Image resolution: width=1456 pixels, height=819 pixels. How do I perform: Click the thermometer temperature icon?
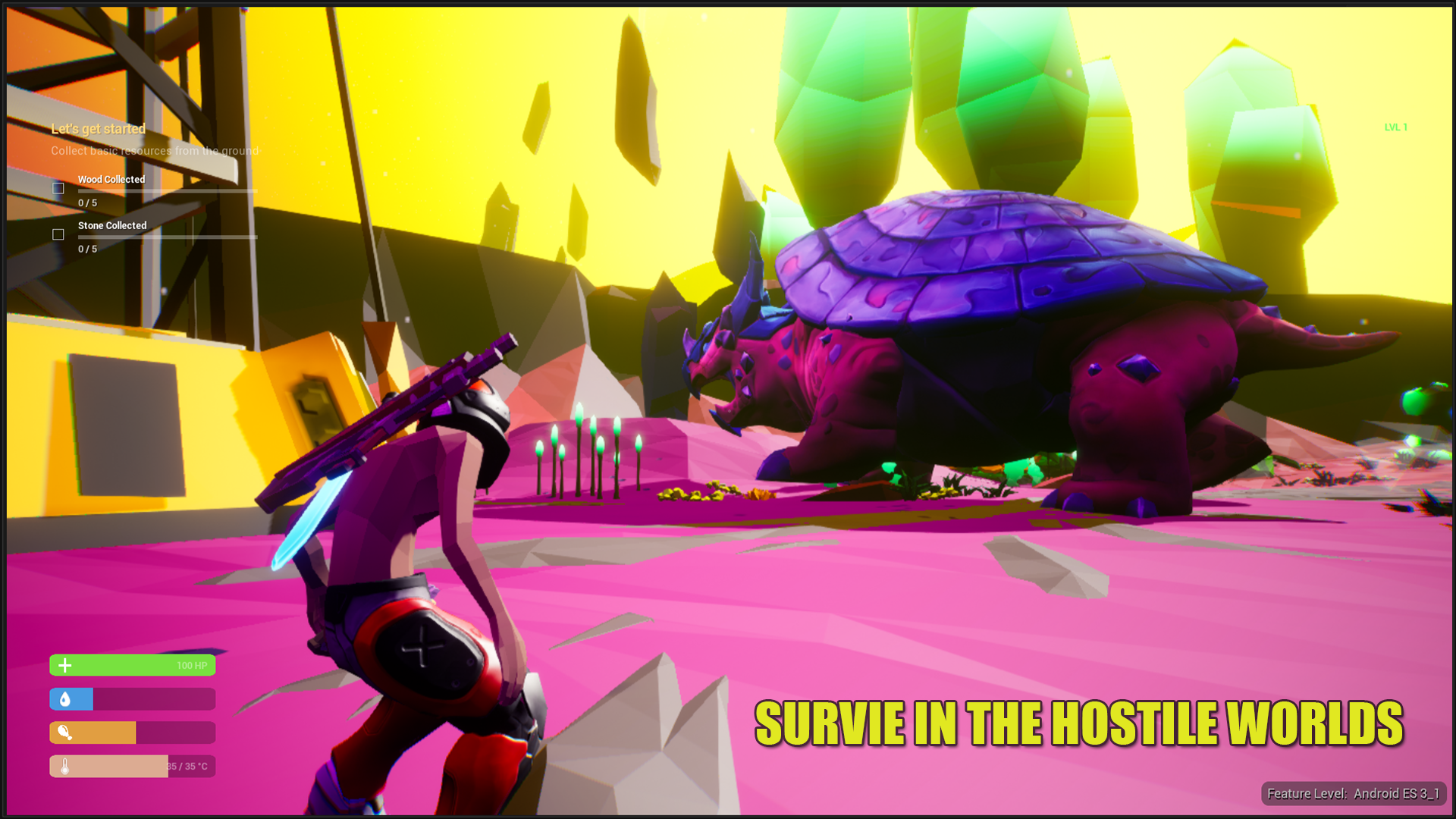coord(65,767)
